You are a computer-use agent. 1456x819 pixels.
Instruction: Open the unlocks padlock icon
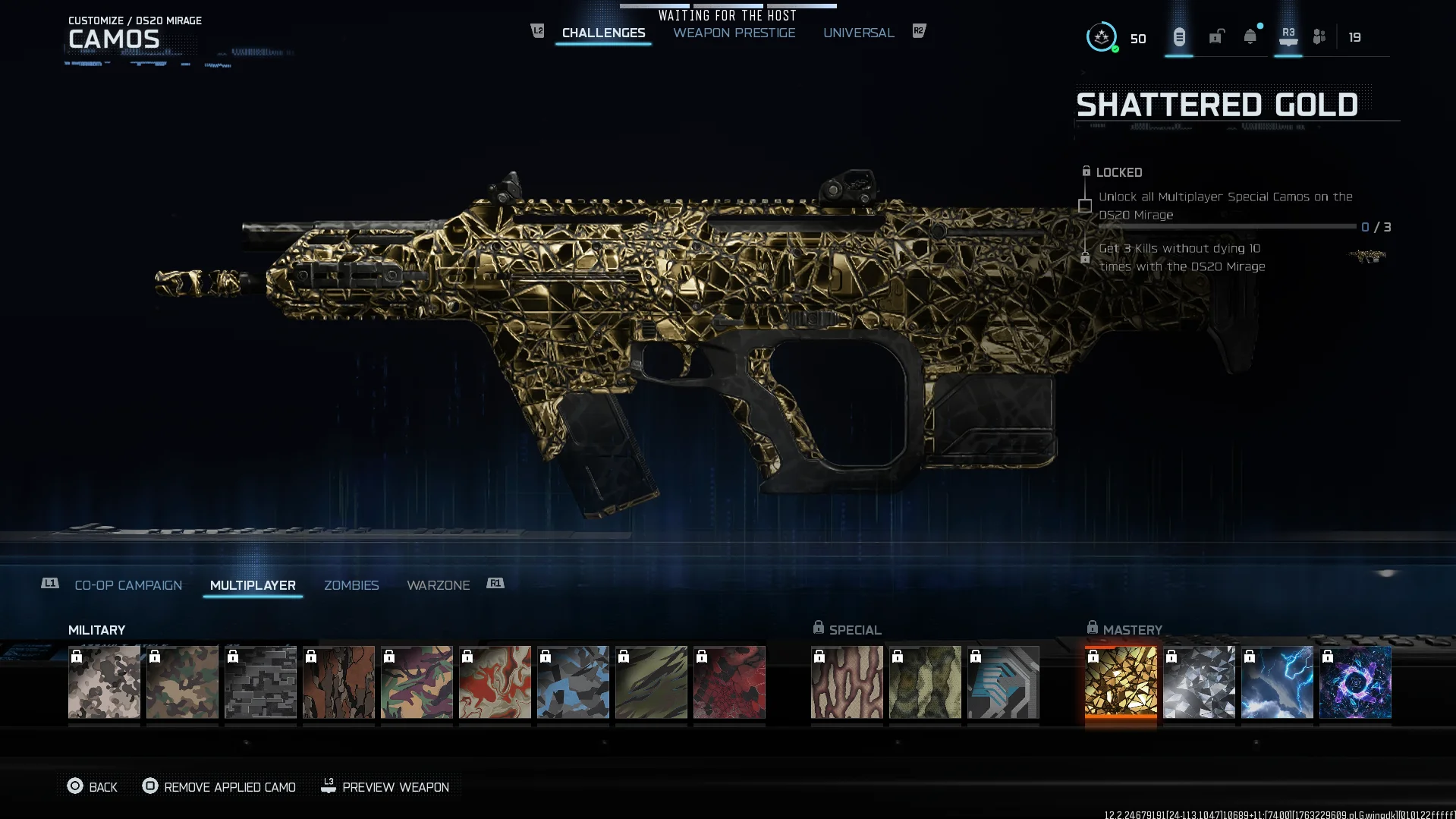pyautogui.click(x=1215, y=36)
